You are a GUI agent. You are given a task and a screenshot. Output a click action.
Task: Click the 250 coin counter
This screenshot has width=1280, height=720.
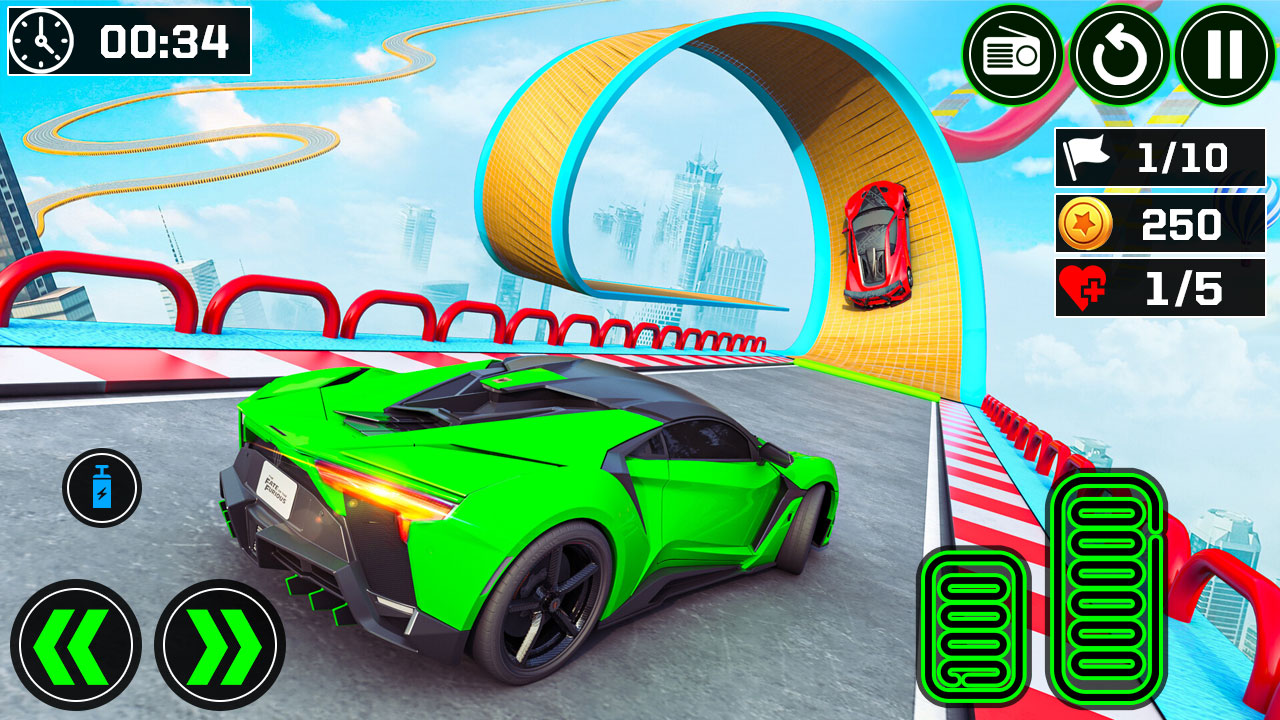pyautogui.click(x=1179, y=222)
